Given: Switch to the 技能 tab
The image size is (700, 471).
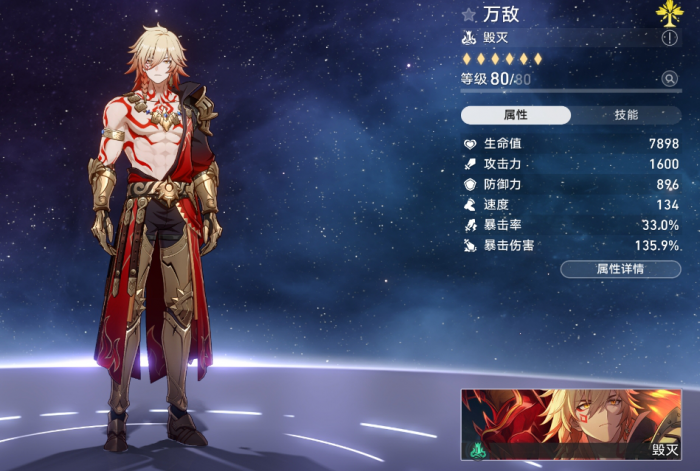Looking at the screenshot, I should coord(626,115).
